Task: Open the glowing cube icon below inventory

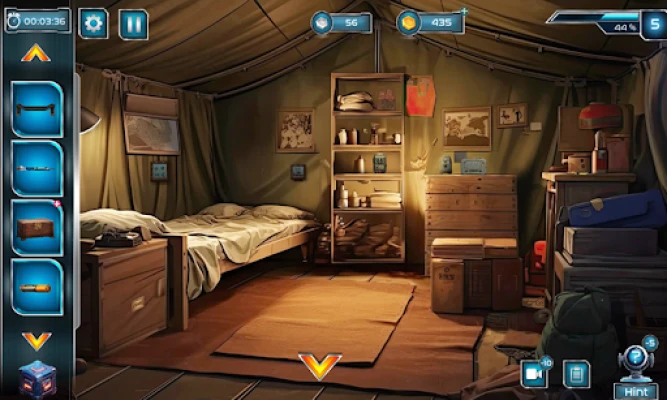Action: click(x=36, y=380)
